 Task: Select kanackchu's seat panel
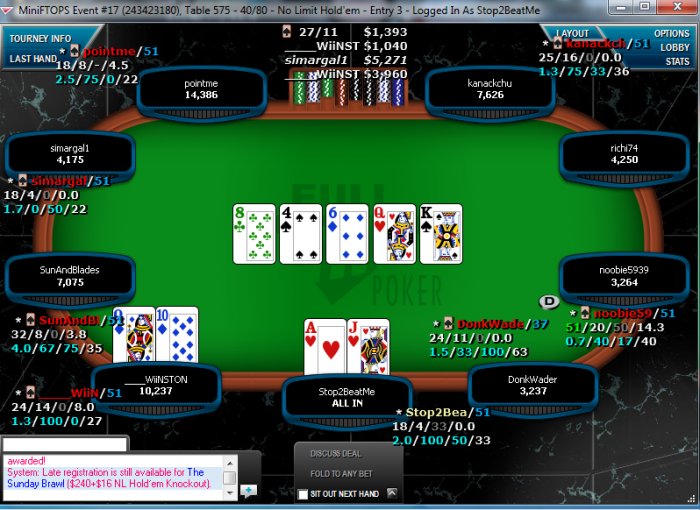(x=491, y=90)
